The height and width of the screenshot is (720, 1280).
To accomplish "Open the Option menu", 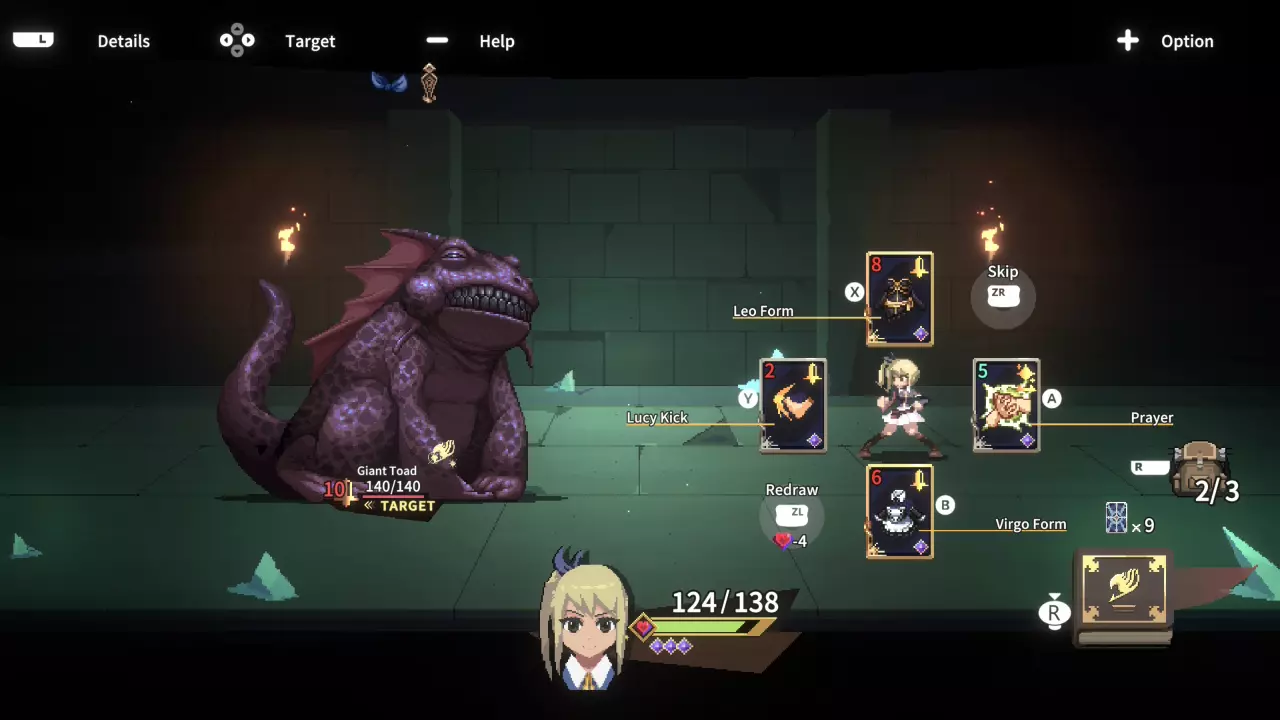I will tap(1165, 41).
